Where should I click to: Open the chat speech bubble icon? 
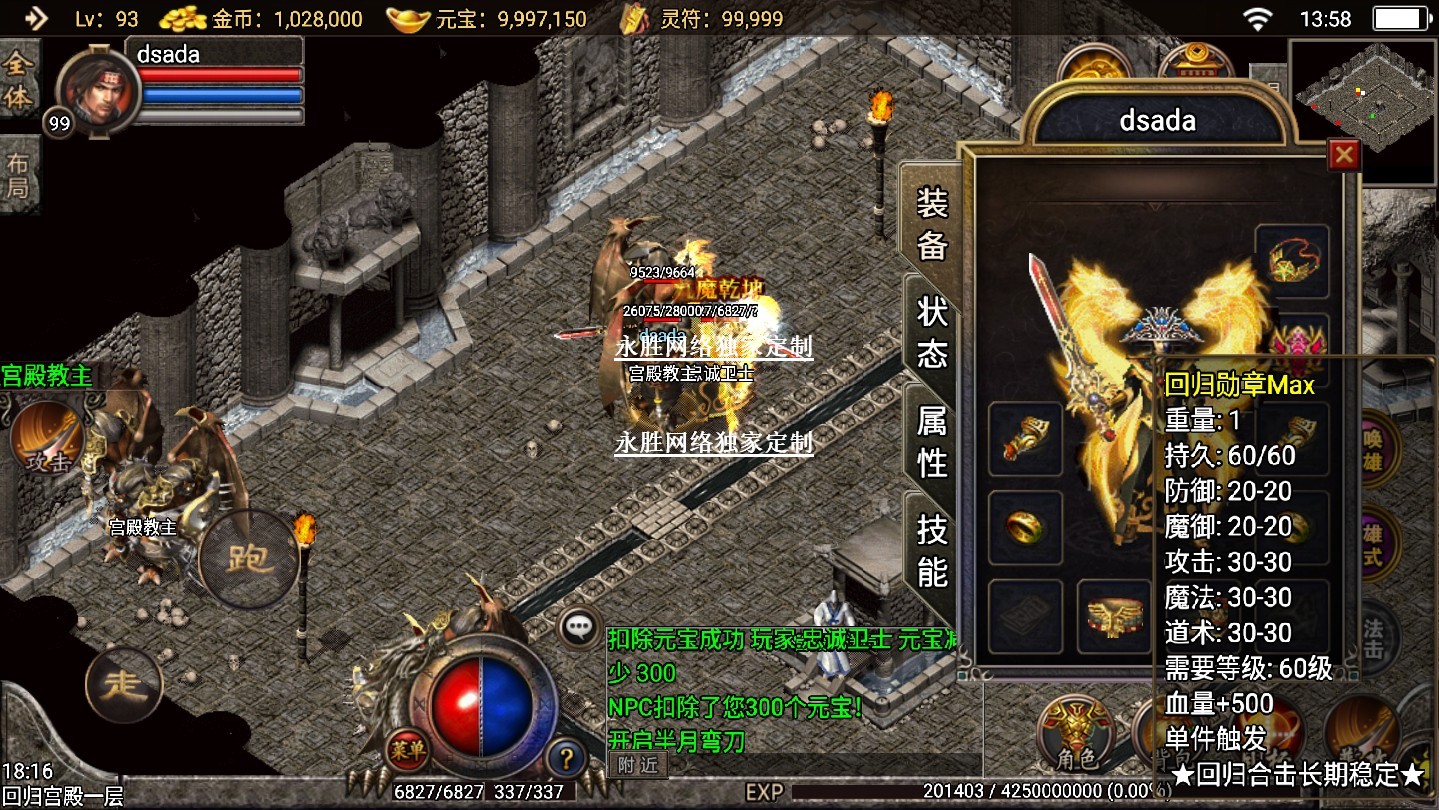point(580,628)
